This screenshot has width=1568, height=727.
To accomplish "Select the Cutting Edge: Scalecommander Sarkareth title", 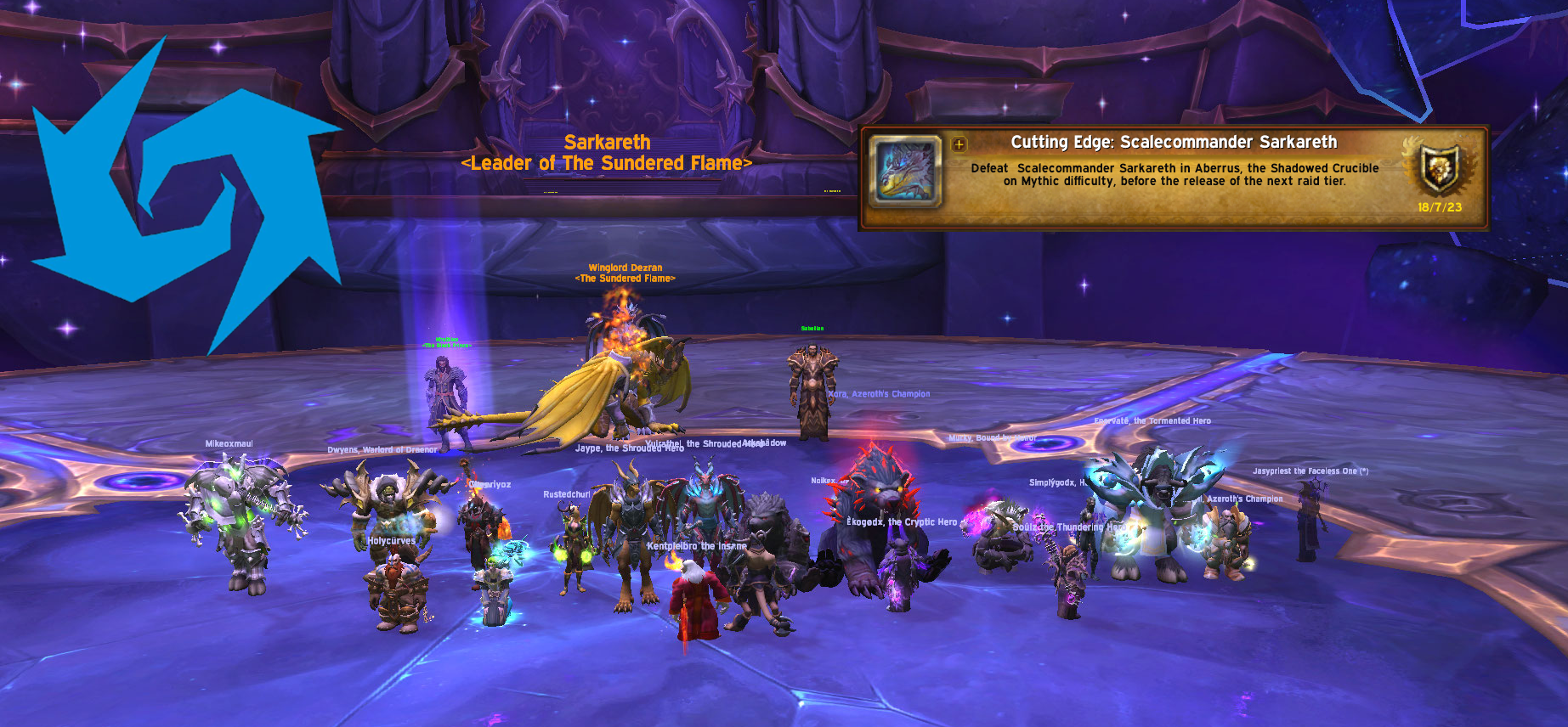I will (1174, 143).
